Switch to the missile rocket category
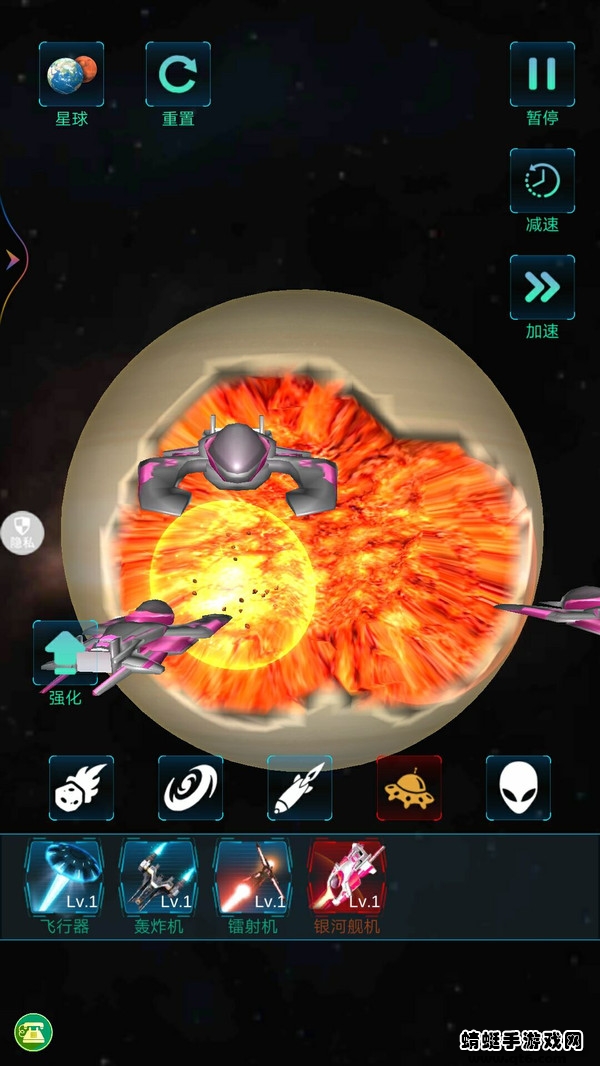The width and height of the screenshot is (600, 1066). point(300,788)
